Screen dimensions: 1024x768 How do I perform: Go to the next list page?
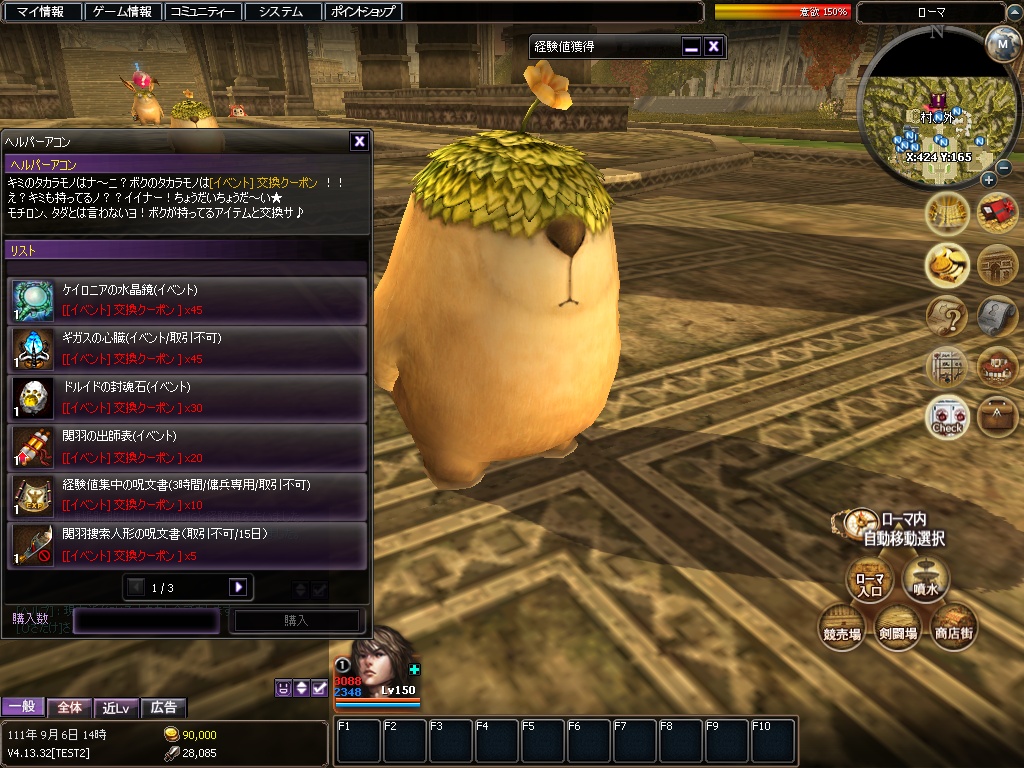(238, 587)
